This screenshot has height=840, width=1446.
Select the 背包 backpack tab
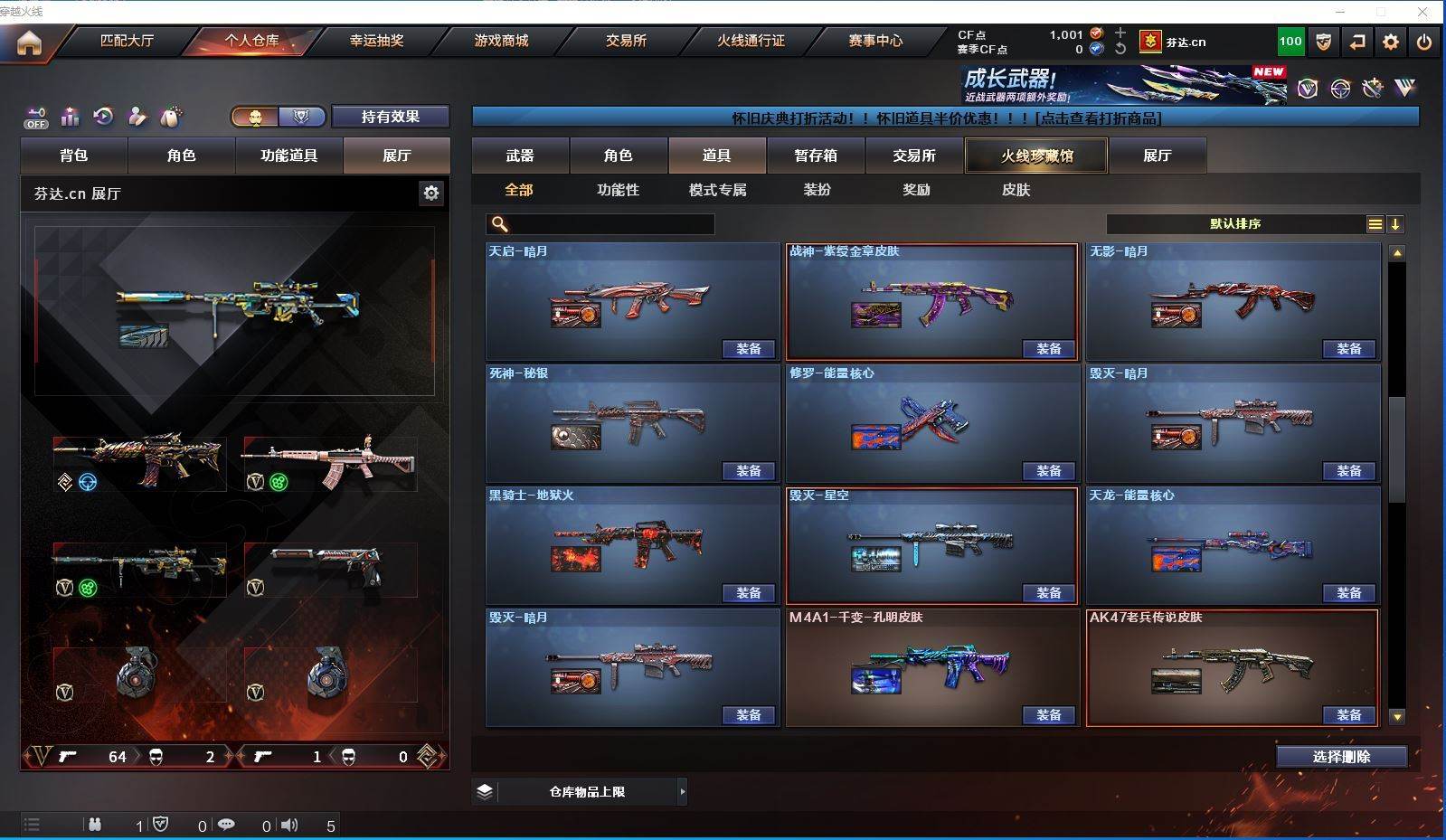74,156
